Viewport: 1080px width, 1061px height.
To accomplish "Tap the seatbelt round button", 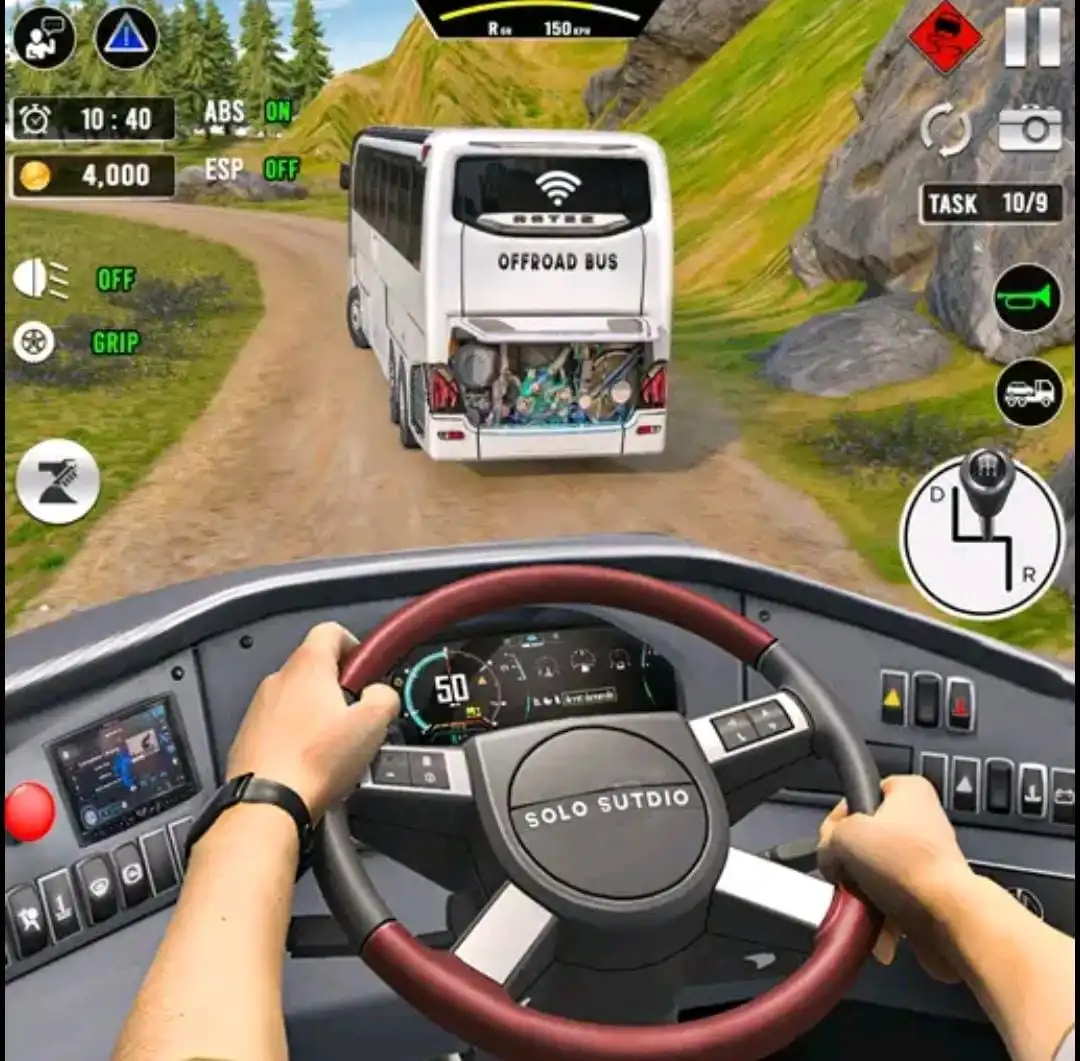I will [58, 481].
